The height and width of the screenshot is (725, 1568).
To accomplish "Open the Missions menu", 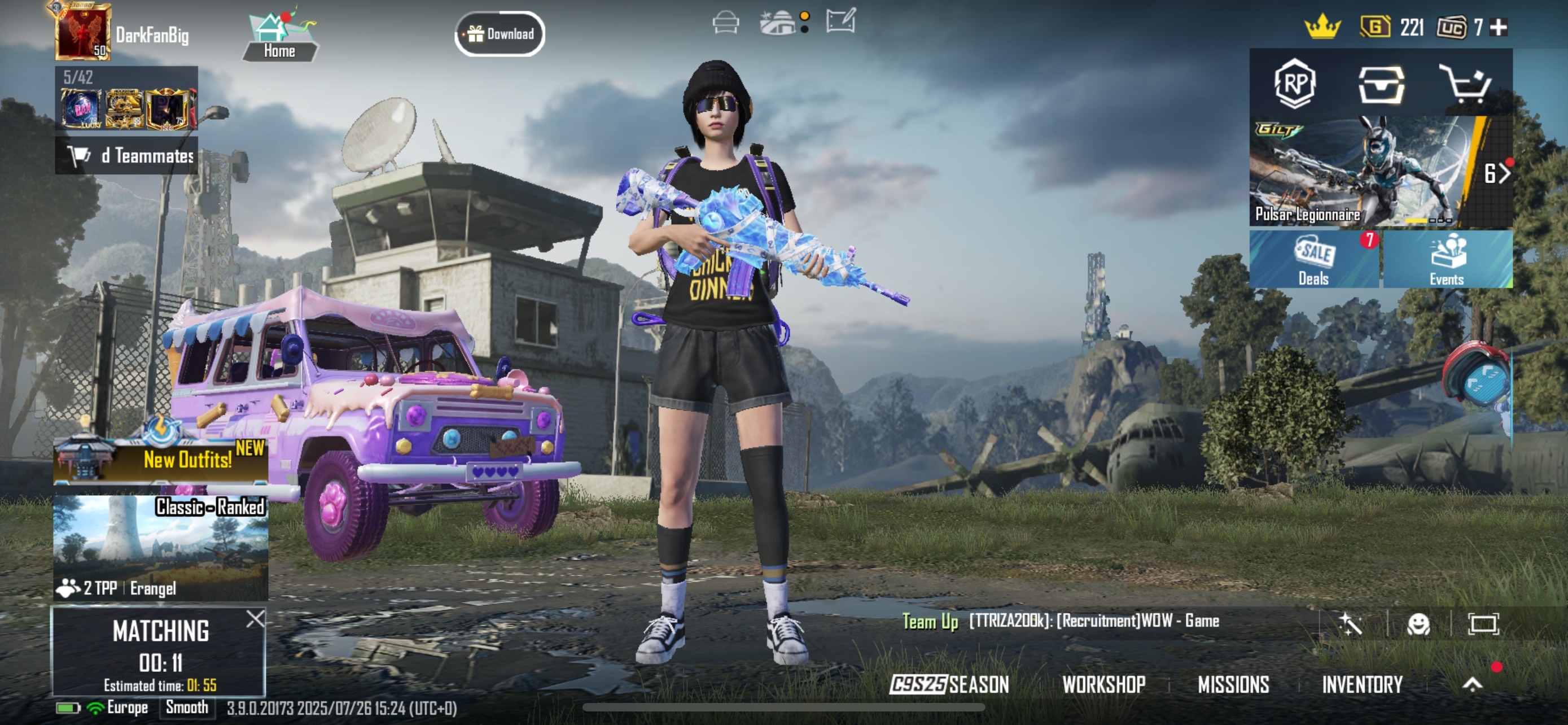I will (x=1233, y=685).
